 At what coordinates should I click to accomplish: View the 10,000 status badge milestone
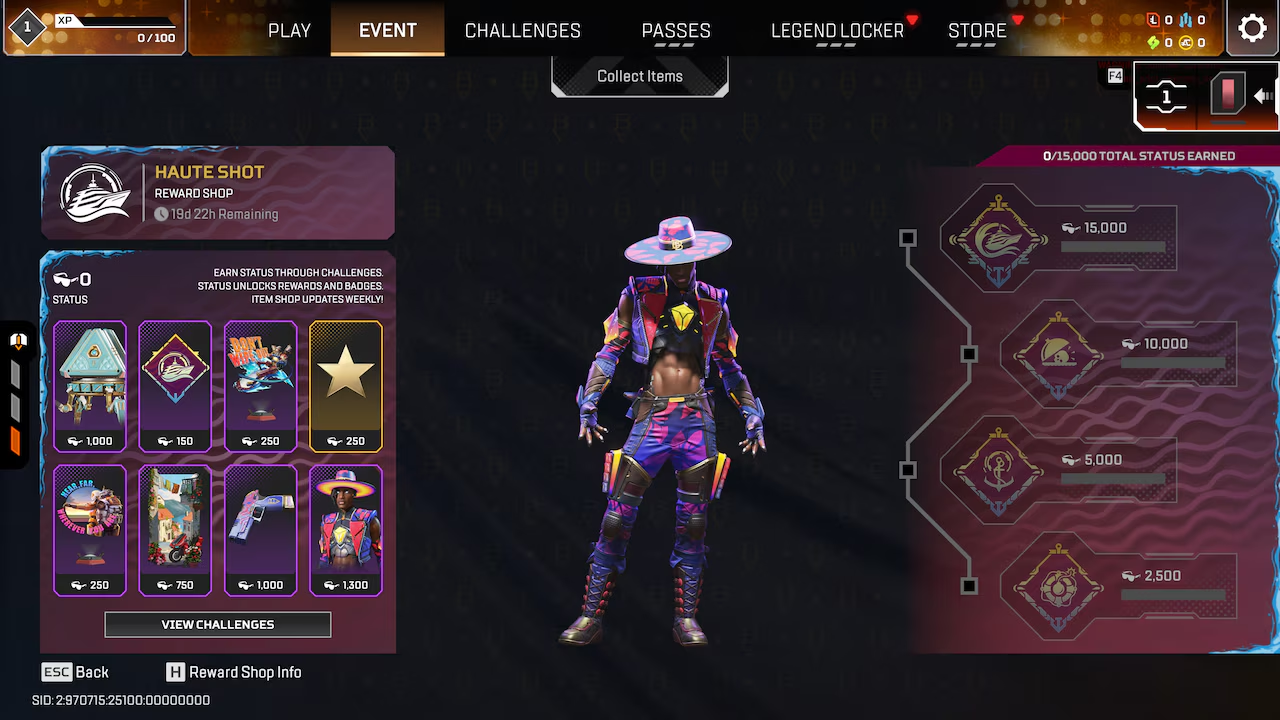pos(1058,354)
